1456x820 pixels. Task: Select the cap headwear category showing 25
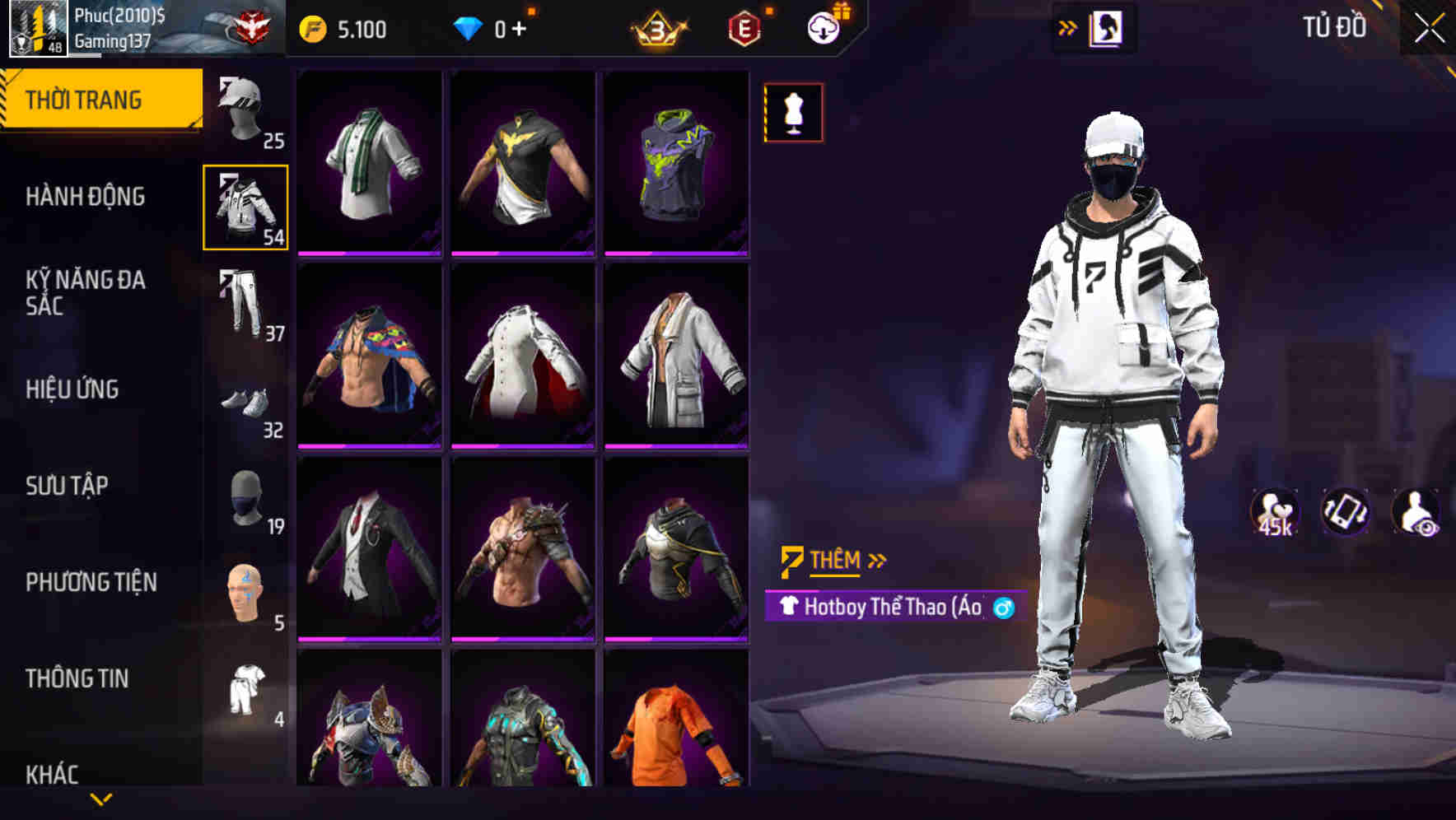pos(244,111)
